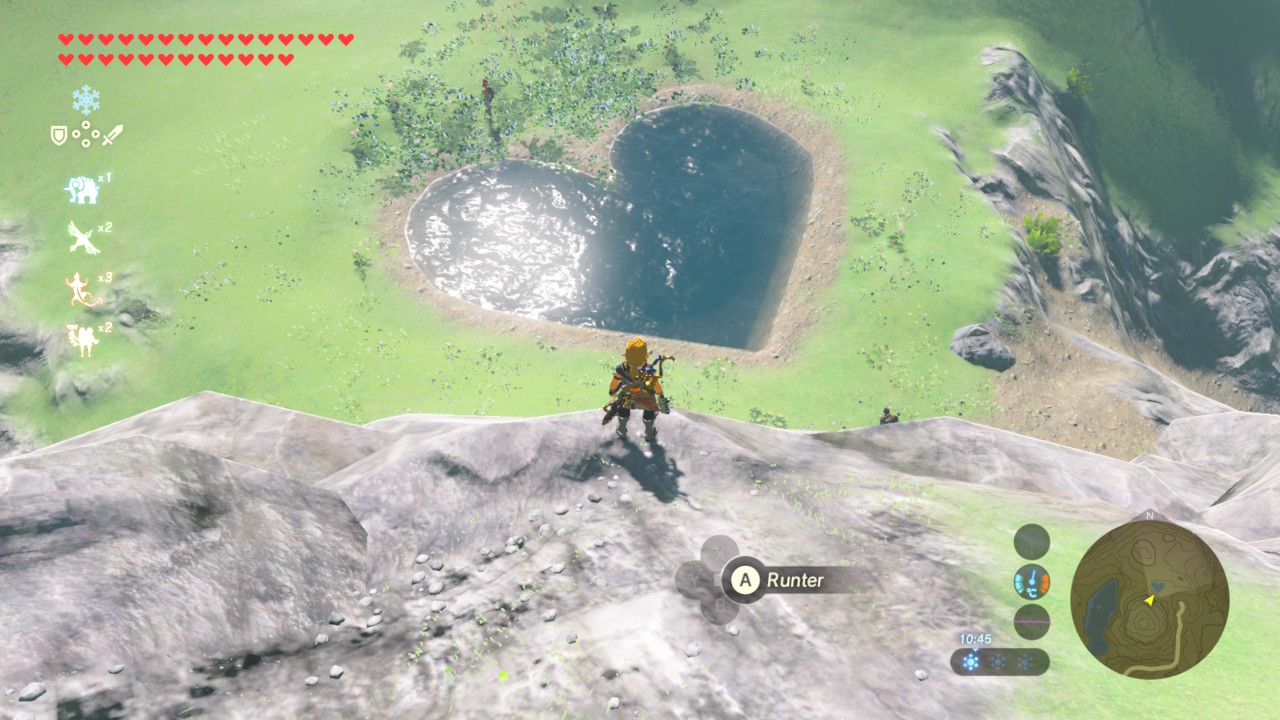
Task: Click the Sheikah Sensor radar icon
Action: click(1032, 542)
